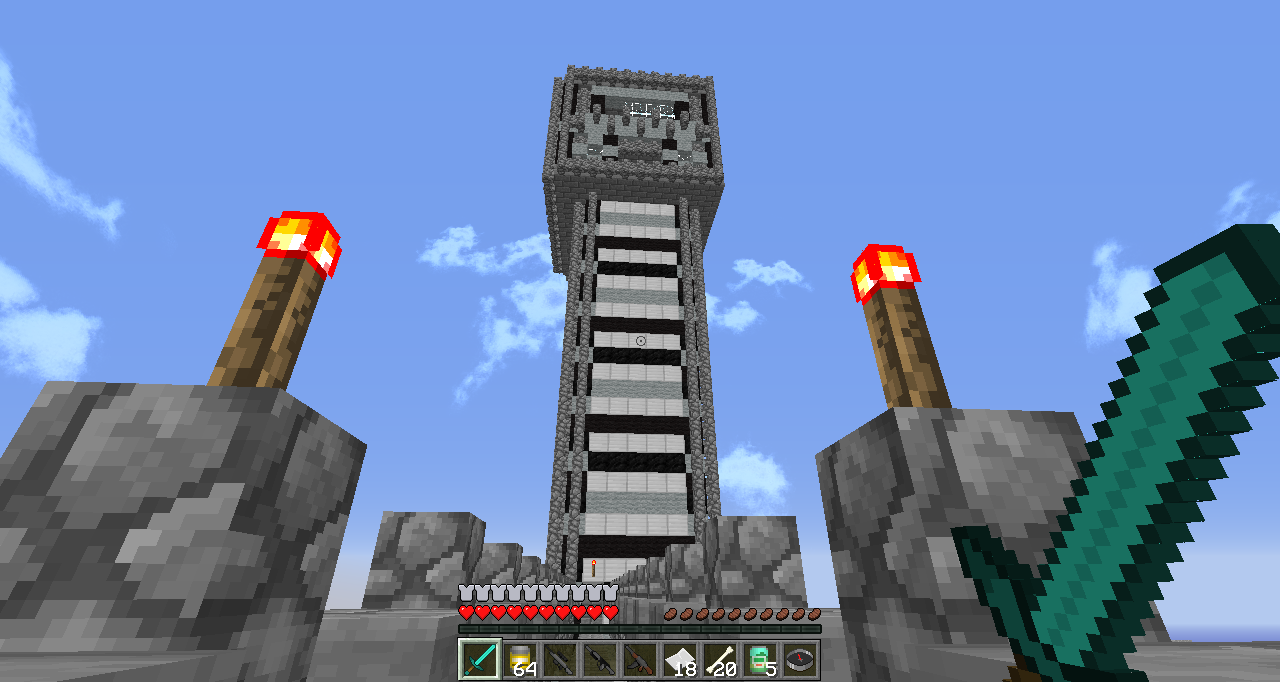Select the paper stack of 18
The height and width of the screenshot is (682, 1280).
coord(679,660)
